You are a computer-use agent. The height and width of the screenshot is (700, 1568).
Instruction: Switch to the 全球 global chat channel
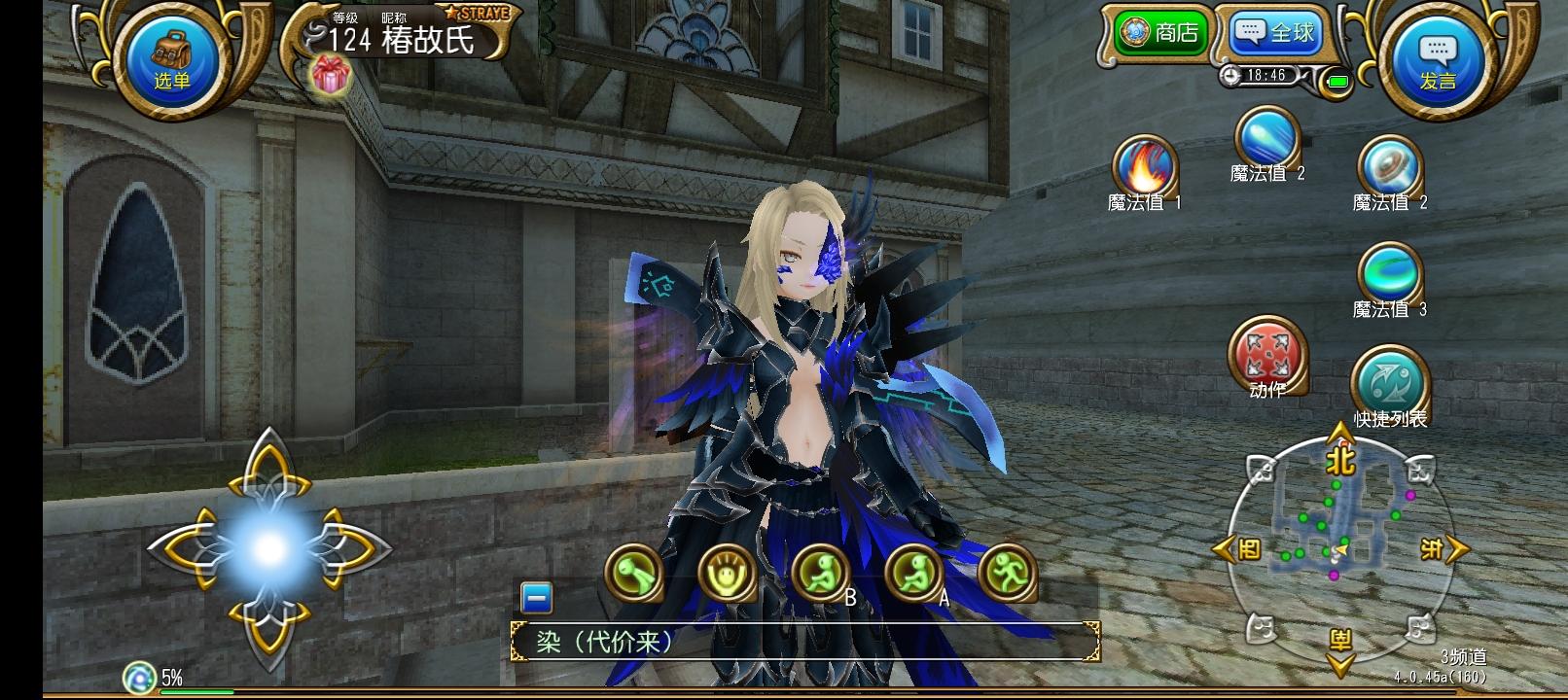pyautogui.click(x=1274, y=33)
